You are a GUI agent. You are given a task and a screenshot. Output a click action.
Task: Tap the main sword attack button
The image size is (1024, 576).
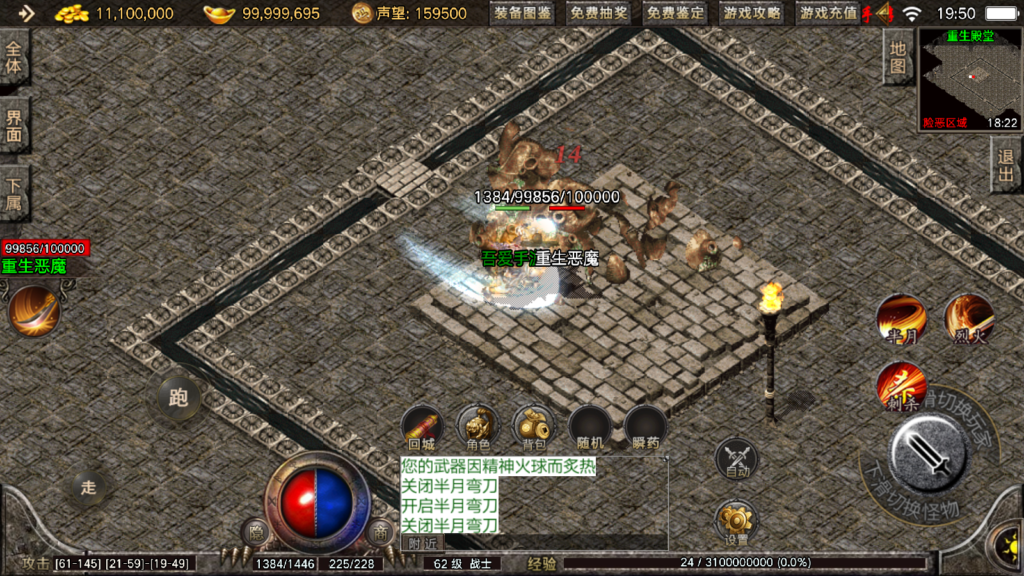[x=927, y=453]
